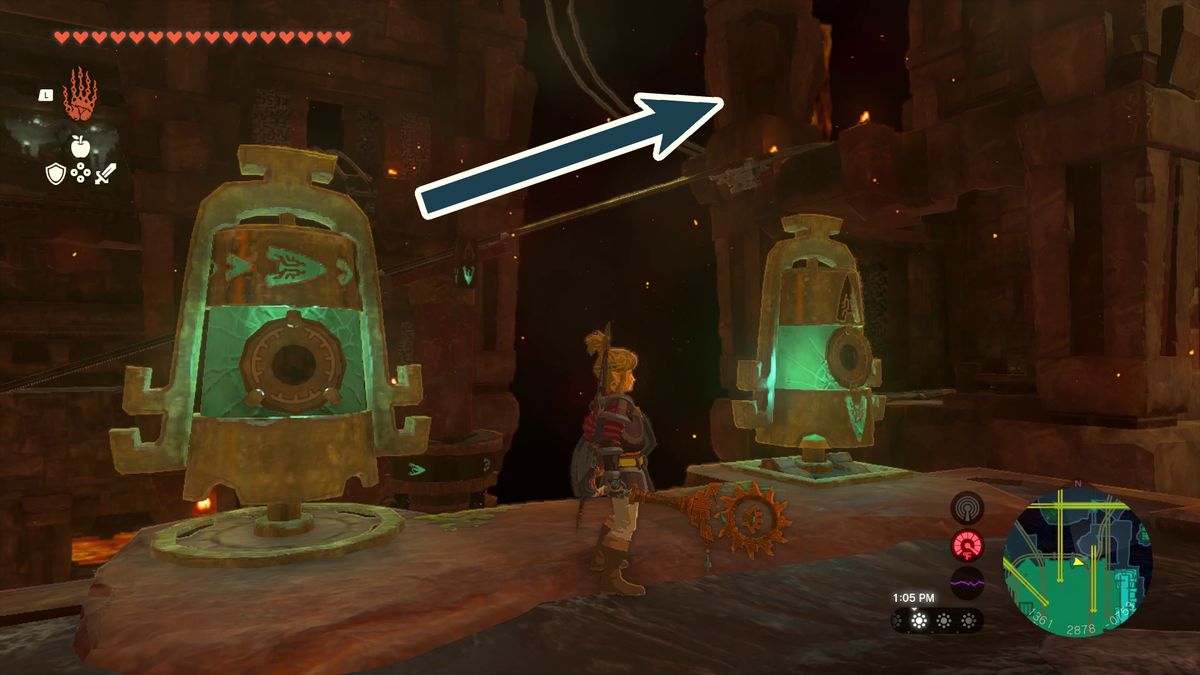Choose the sword weapon quick-select icon
This screenshot has height=675, width=1200.
point(105,174)
